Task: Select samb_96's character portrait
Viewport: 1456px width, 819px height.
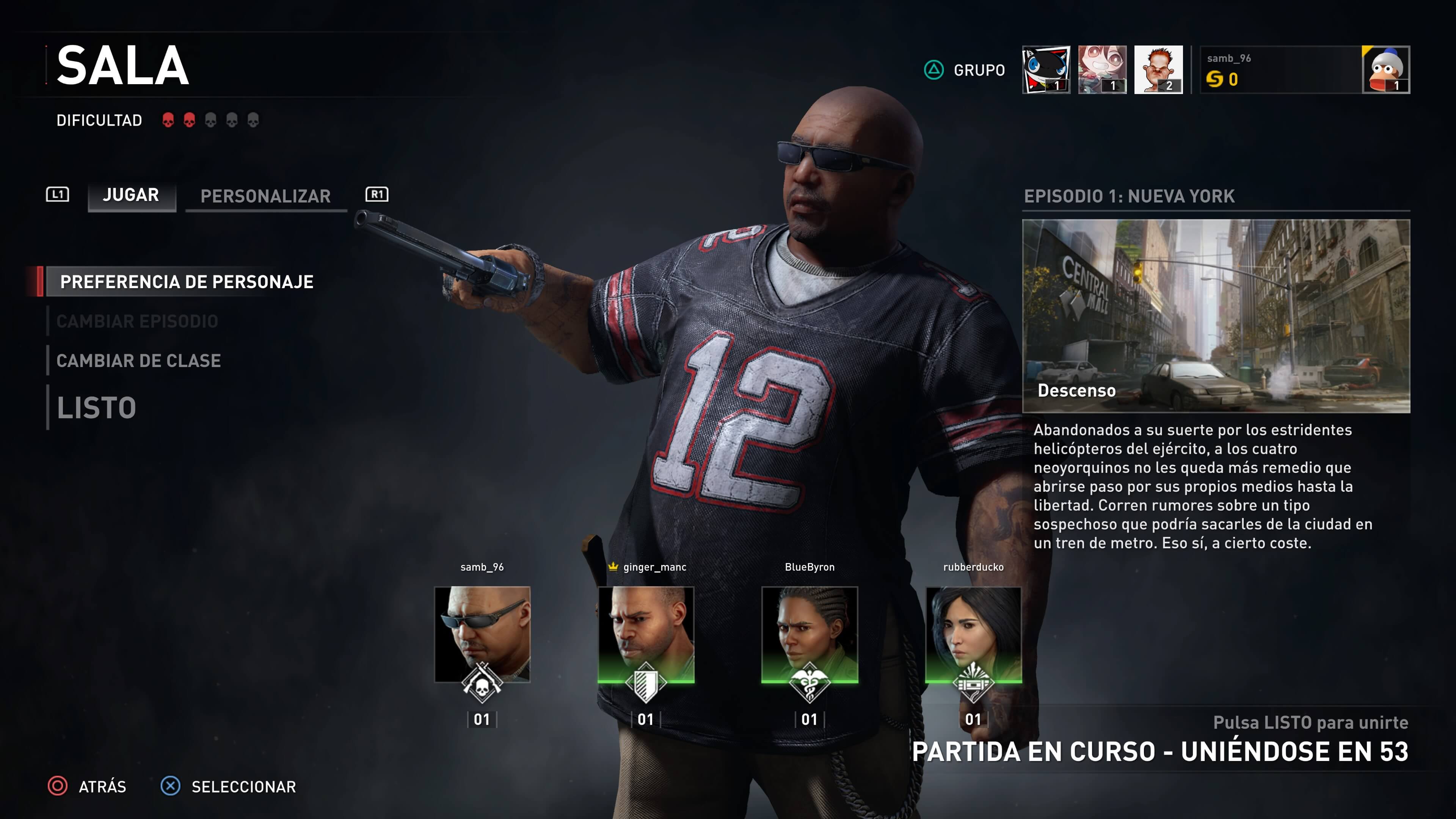Action: coord(482,634)
